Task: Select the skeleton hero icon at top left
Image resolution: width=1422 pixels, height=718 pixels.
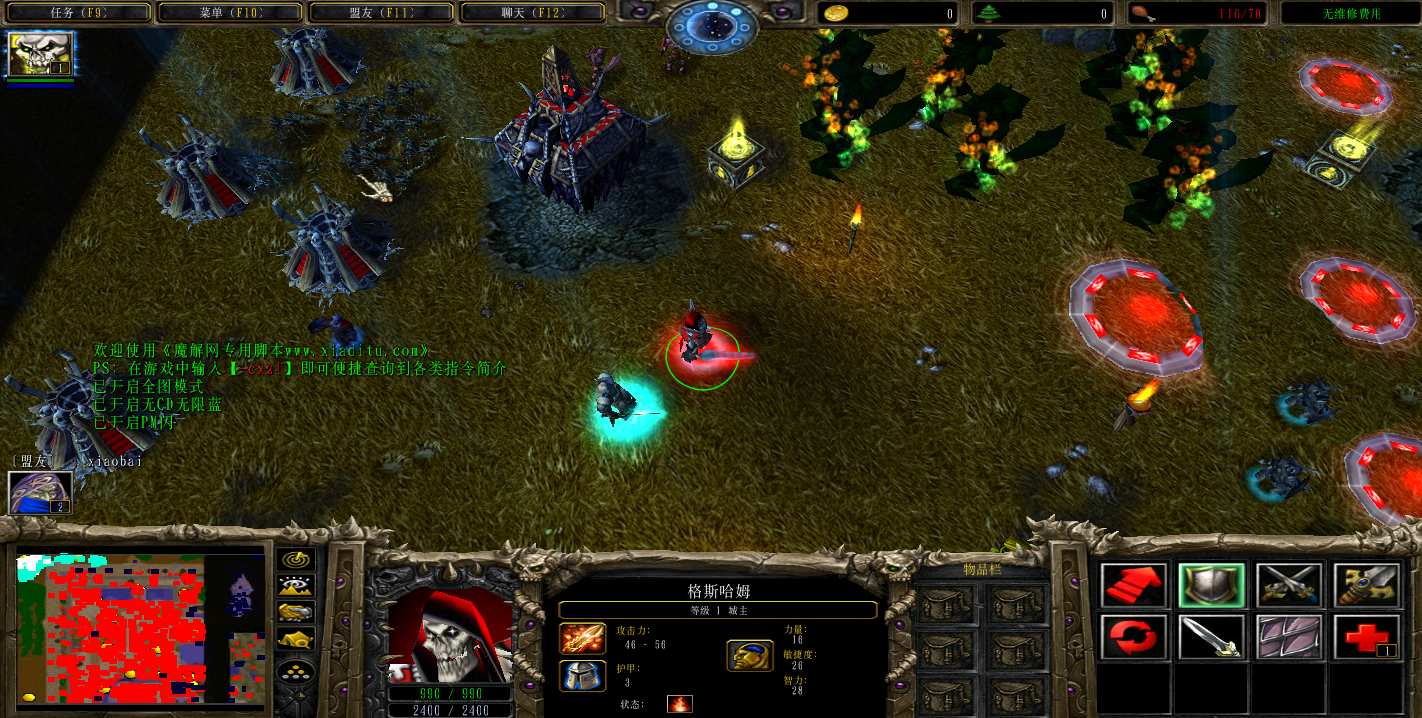Action: 38,54
